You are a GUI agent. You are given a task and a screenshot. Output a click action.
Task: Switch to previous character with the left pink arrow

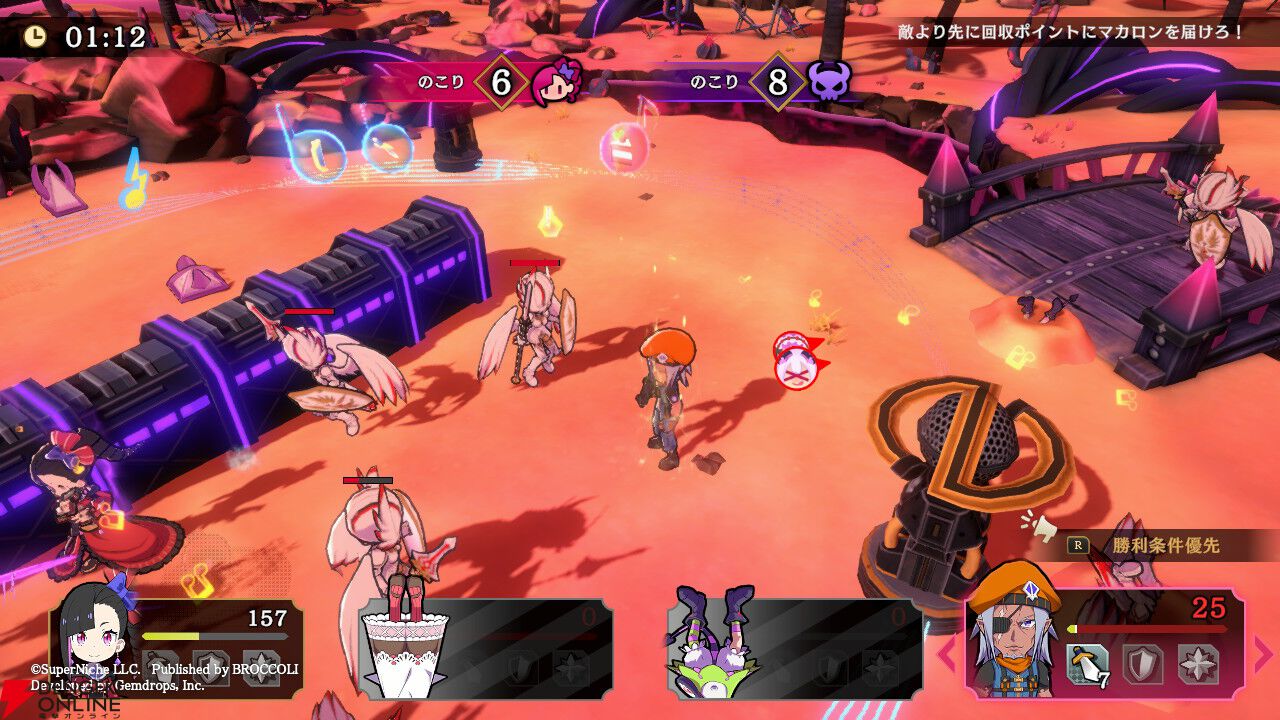(946, 654)
